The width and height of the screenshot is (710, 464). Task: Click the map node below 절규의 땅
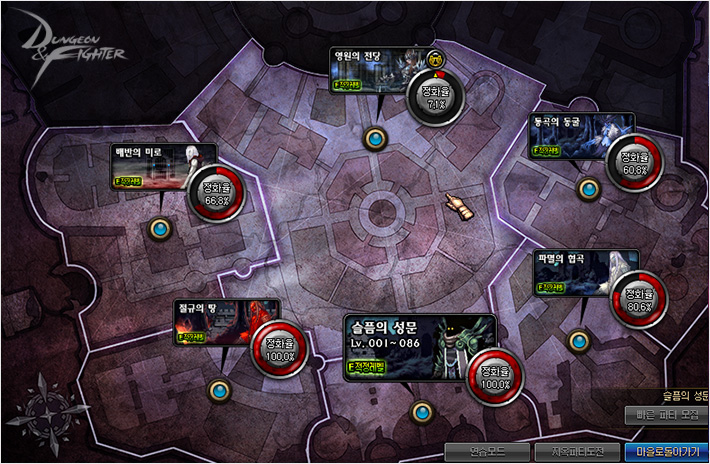(x=219, y=390)
